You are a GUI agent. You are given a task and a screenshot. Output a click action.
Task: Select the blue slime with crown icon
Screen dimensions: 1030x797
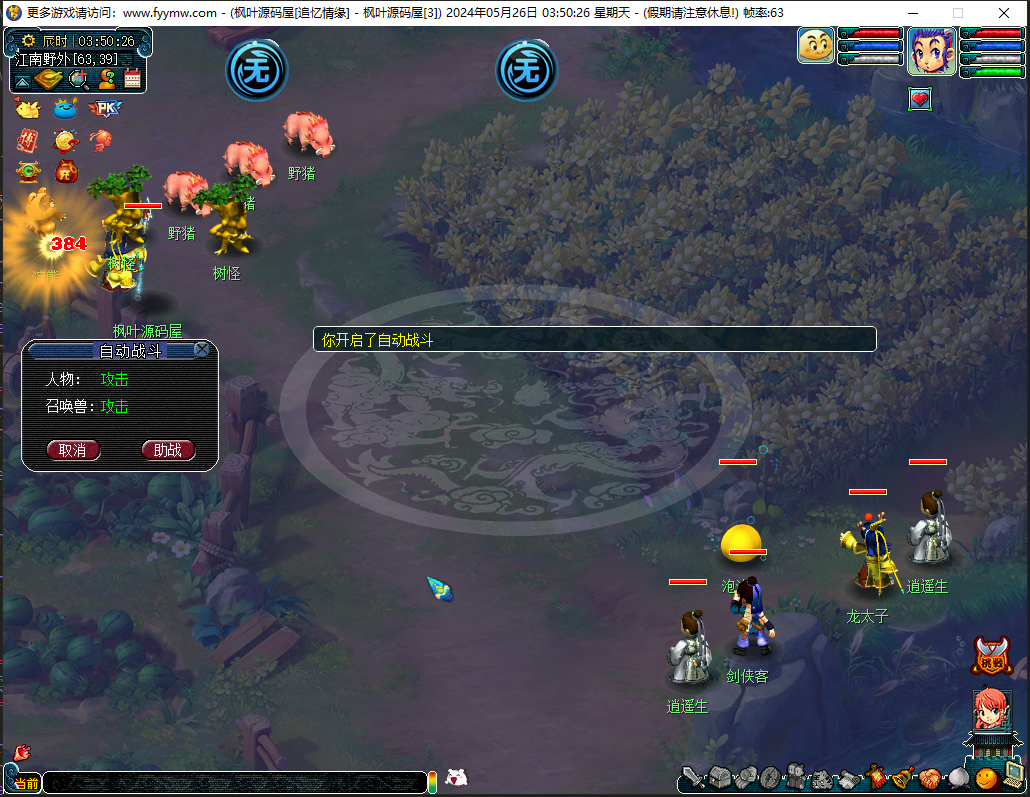[x=65, y=108]
